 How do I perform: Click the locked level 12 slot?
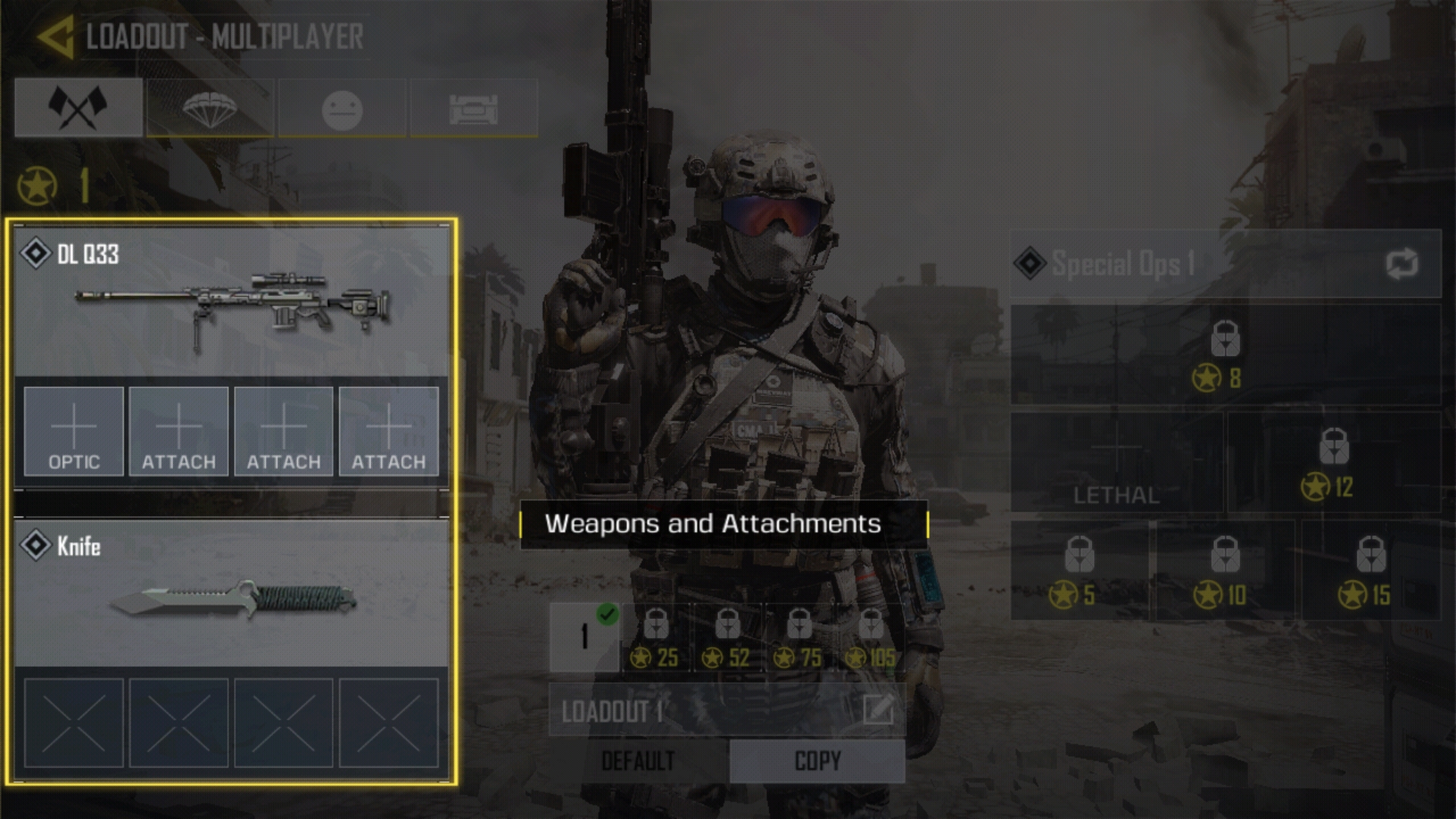[x=1333, y=463]
